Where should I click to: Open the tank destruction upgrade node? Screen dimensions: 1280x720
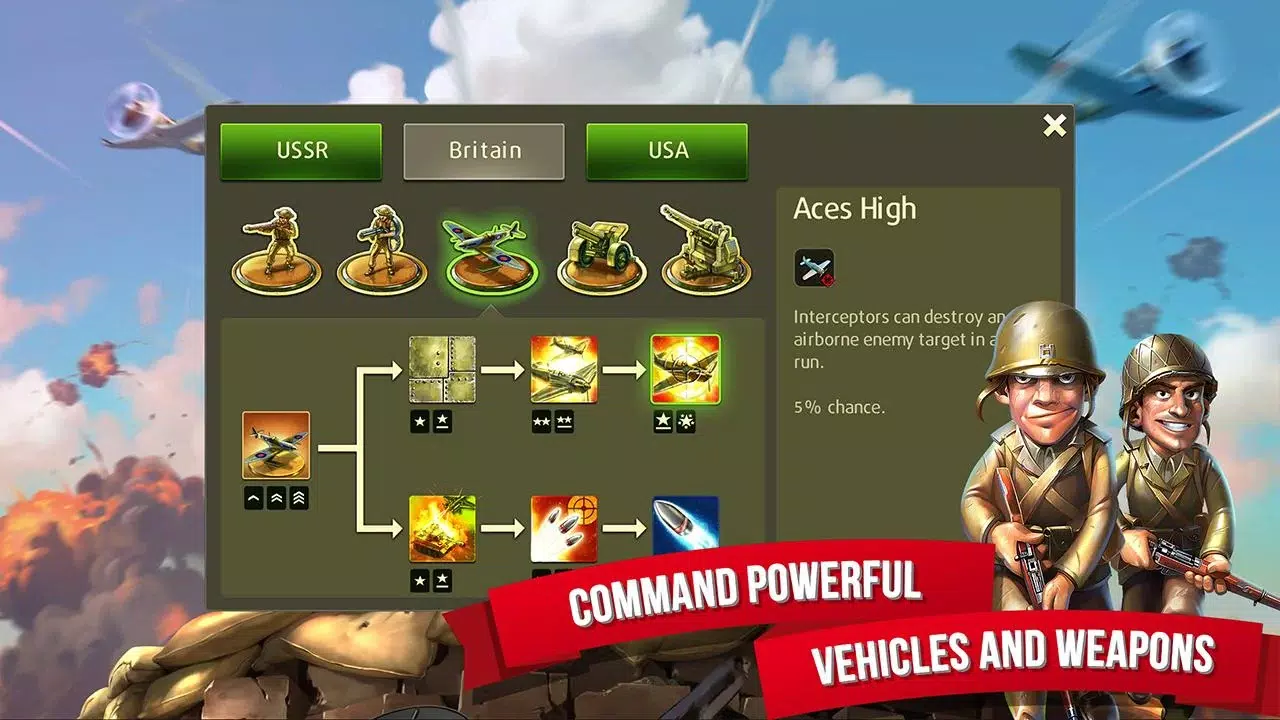click(x=444, y=530)
